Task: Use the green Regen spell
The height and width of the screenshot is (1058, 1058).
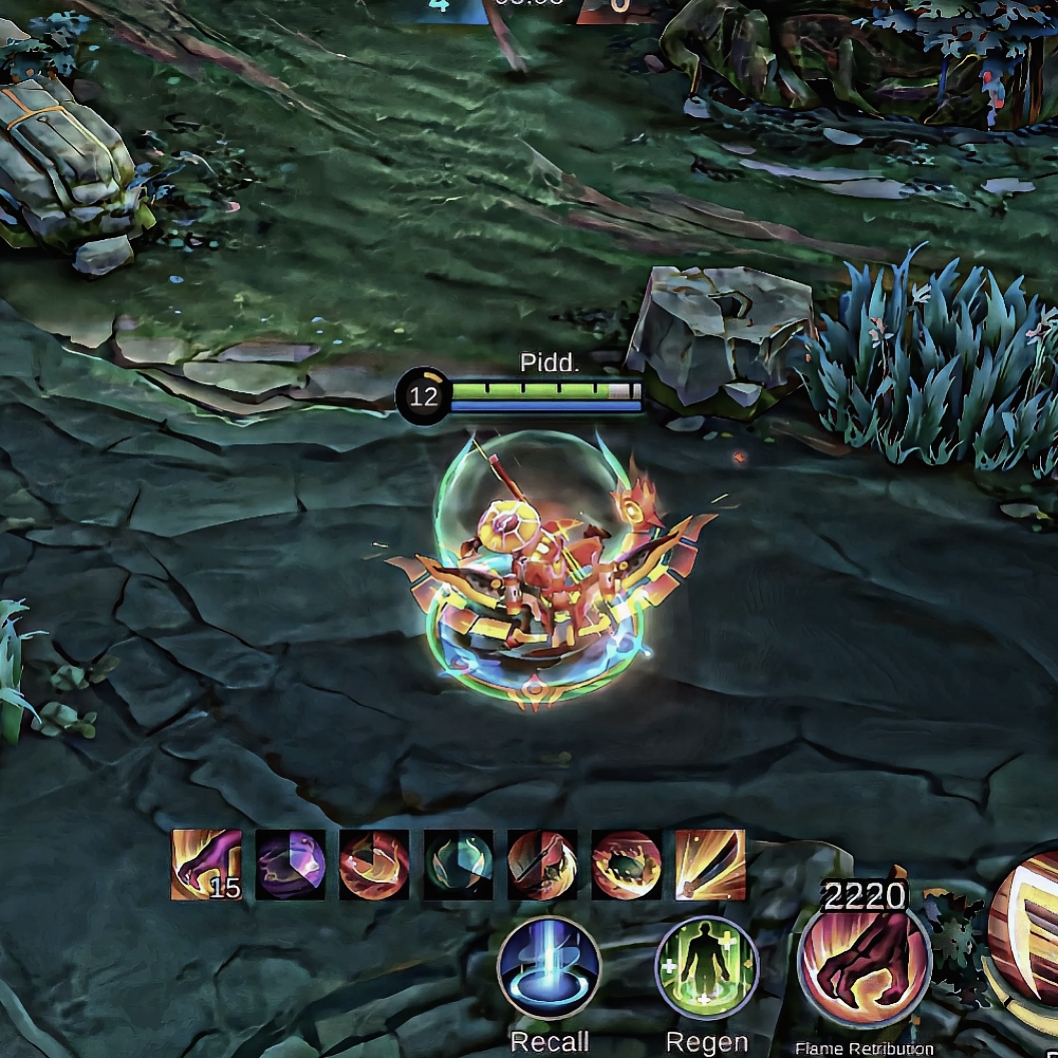Action: (x=707, y=968)
